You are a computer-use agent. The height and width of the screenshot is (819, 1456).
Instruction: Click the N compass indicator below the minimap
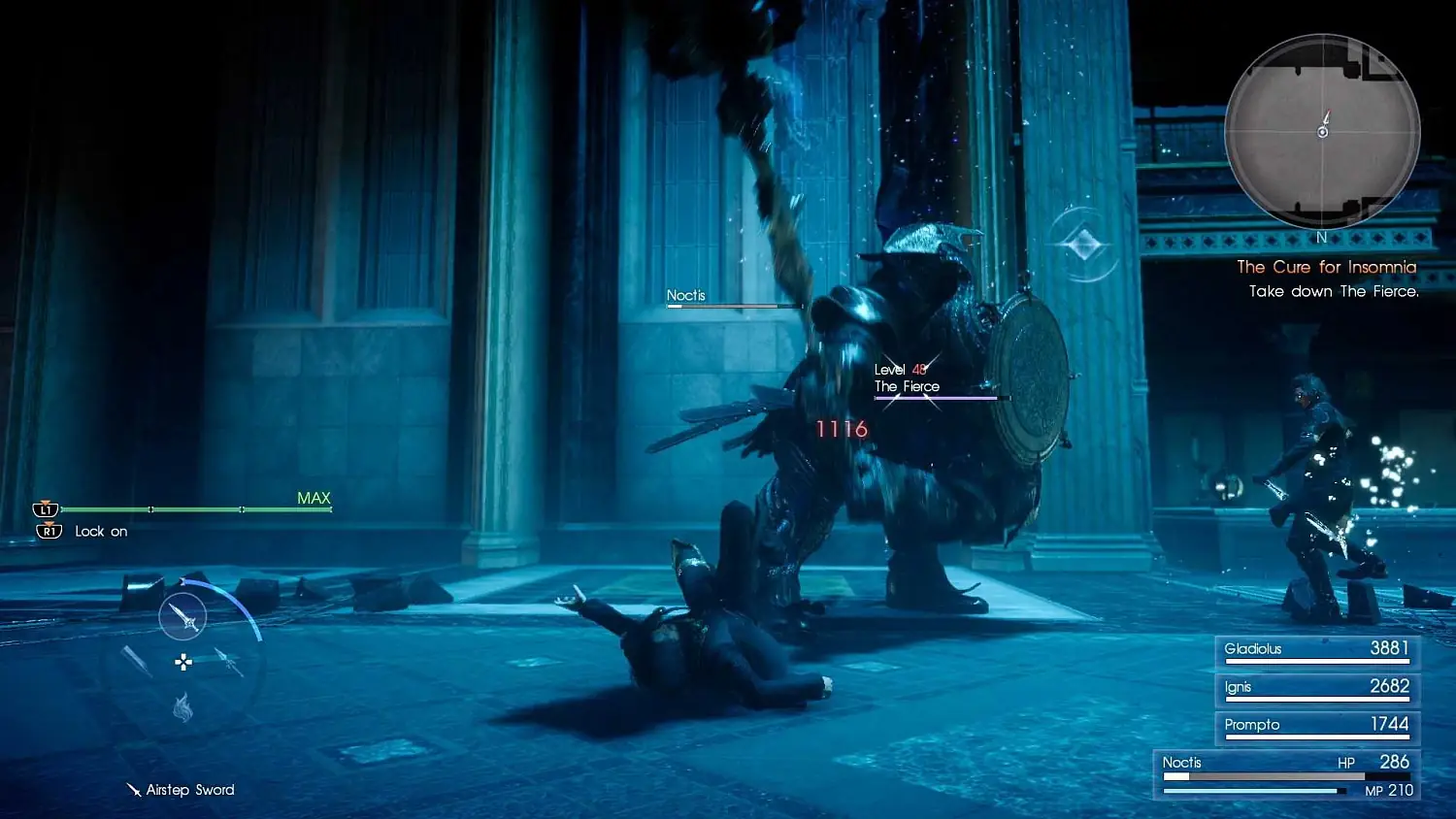(1322, 236)
